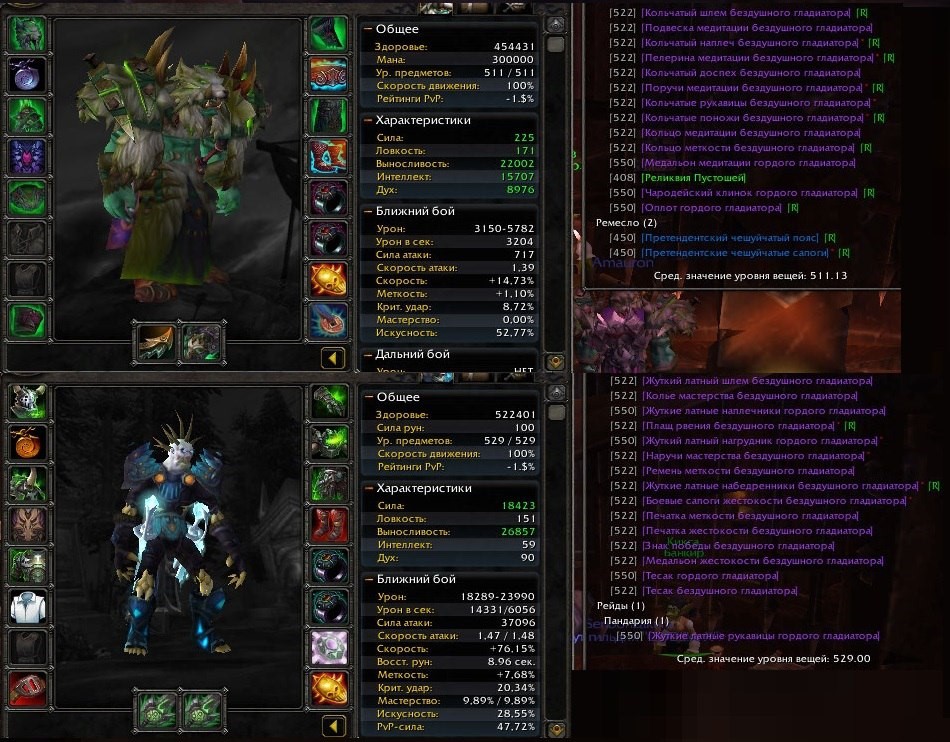Open Жуткие латные рукавицы гордого гладиатора link
Image resolution: width=950 pixels, height=742 pixels.
pyautogui.click(x=762, y=636)
